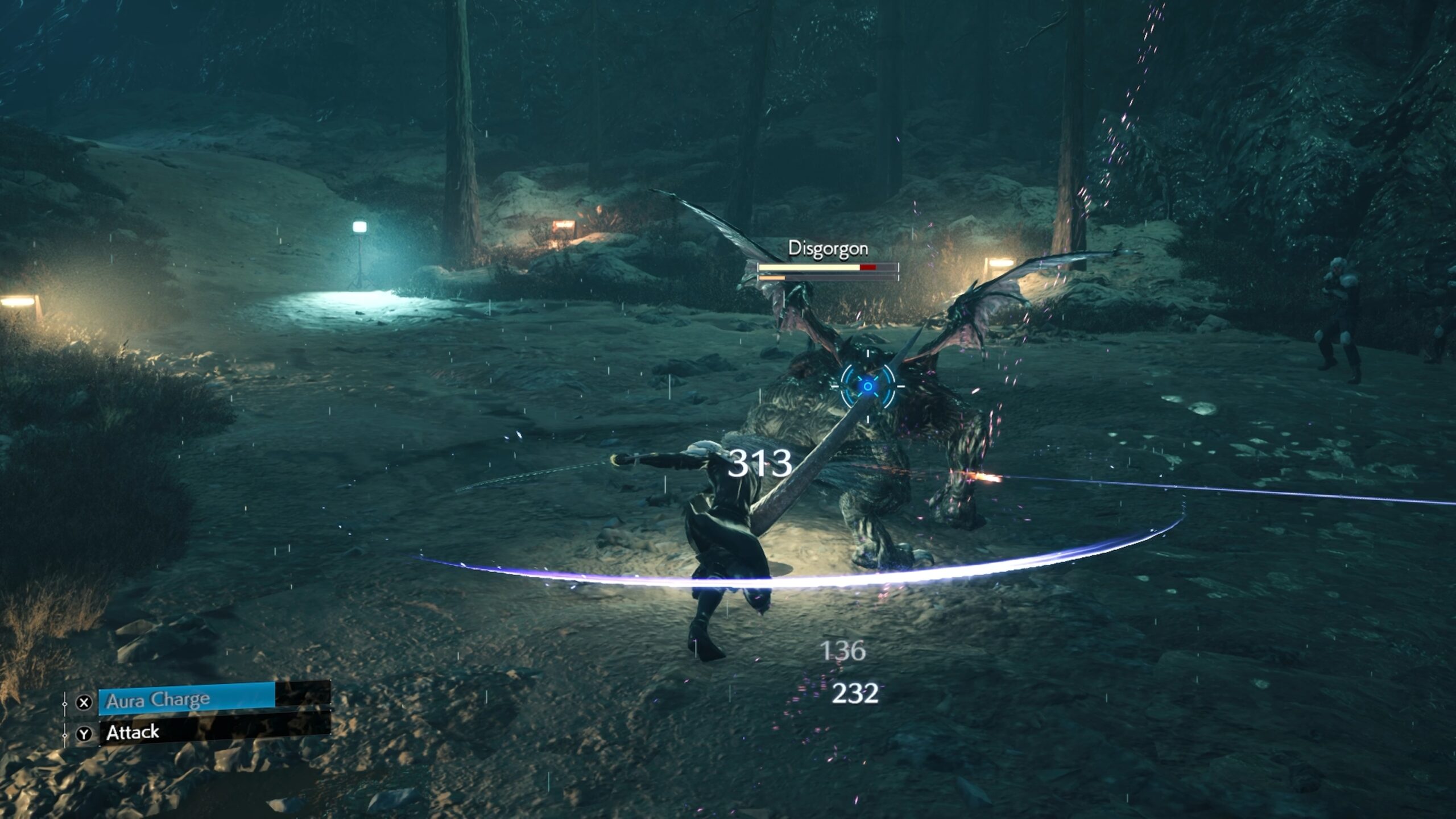
Task: Choose the Attack command
Action: point(188,733)
